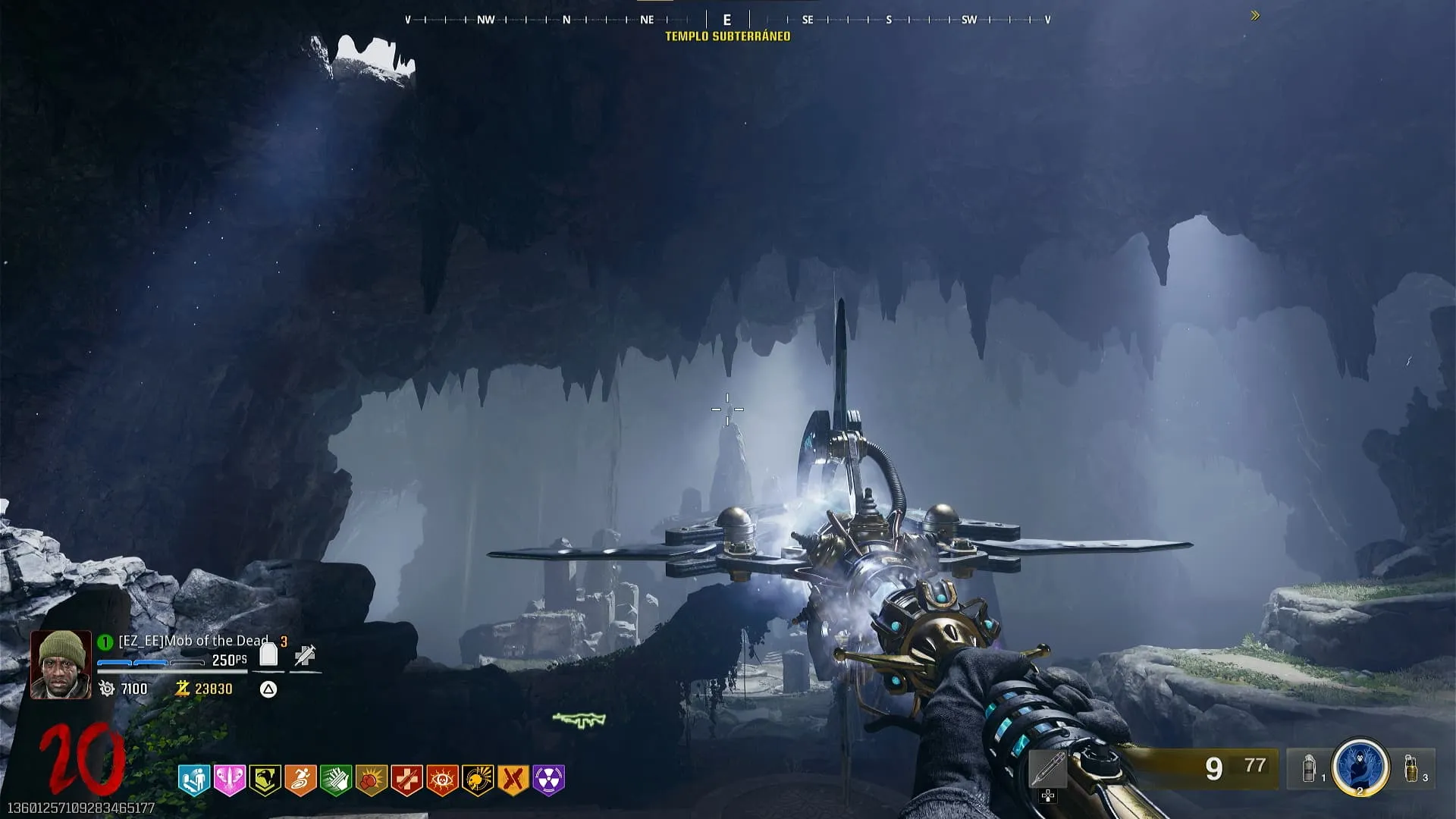
Task: Select the Vulture Aid perk badge
Action: [265, 780]
